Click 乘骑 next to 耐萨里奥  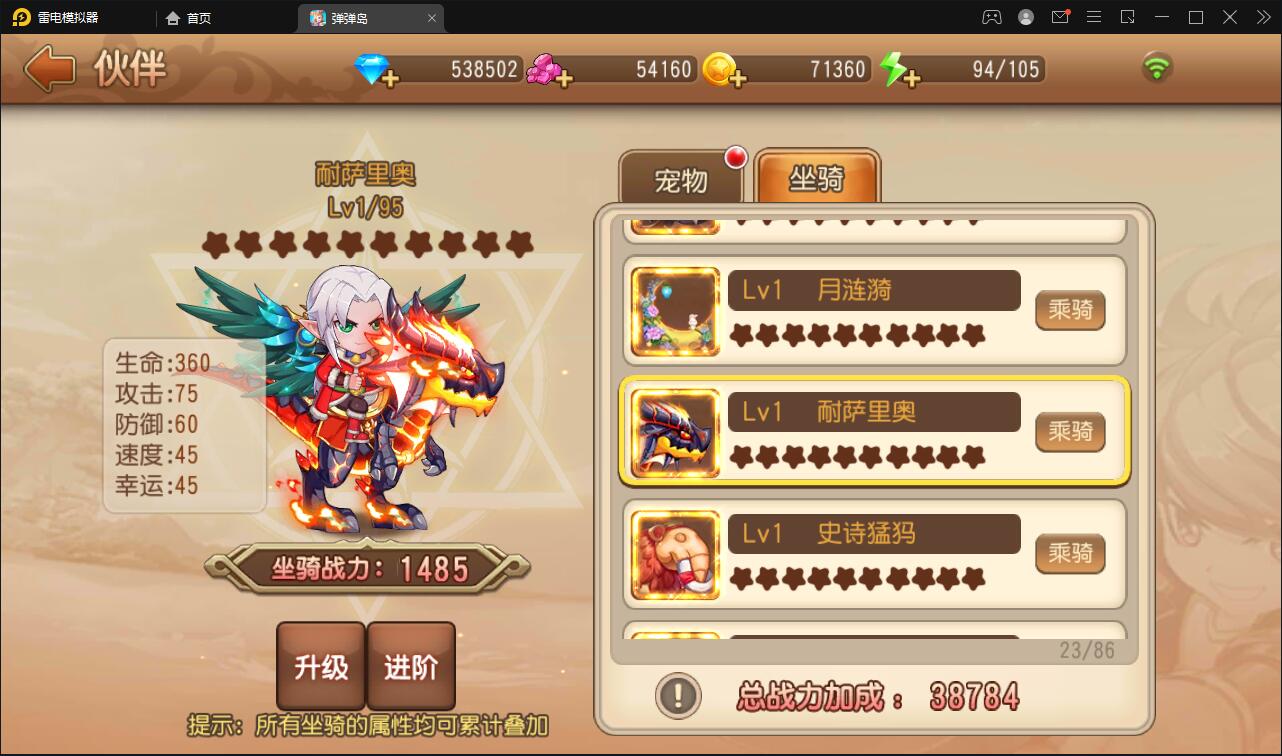(1069, 432)
